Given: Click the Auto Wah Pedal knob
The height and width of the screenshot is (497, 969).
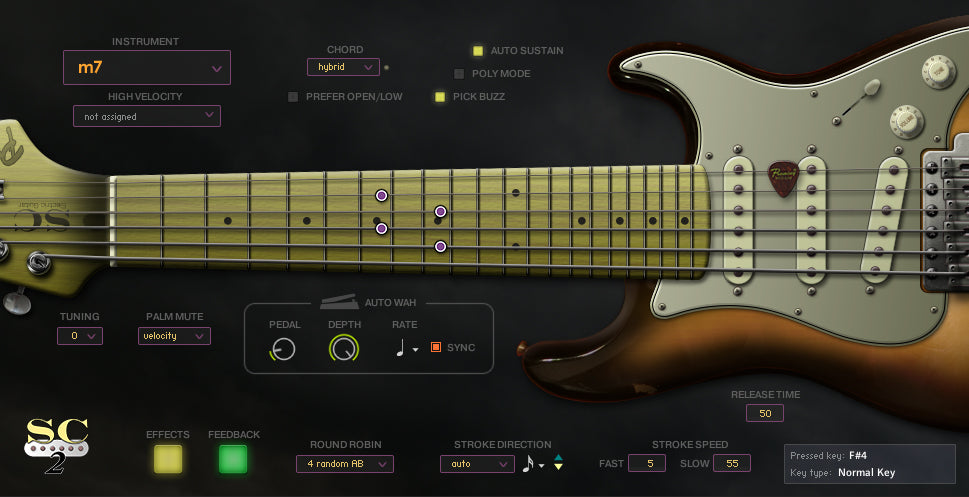Looking at the screenshot, I should [x=284, y=348].
